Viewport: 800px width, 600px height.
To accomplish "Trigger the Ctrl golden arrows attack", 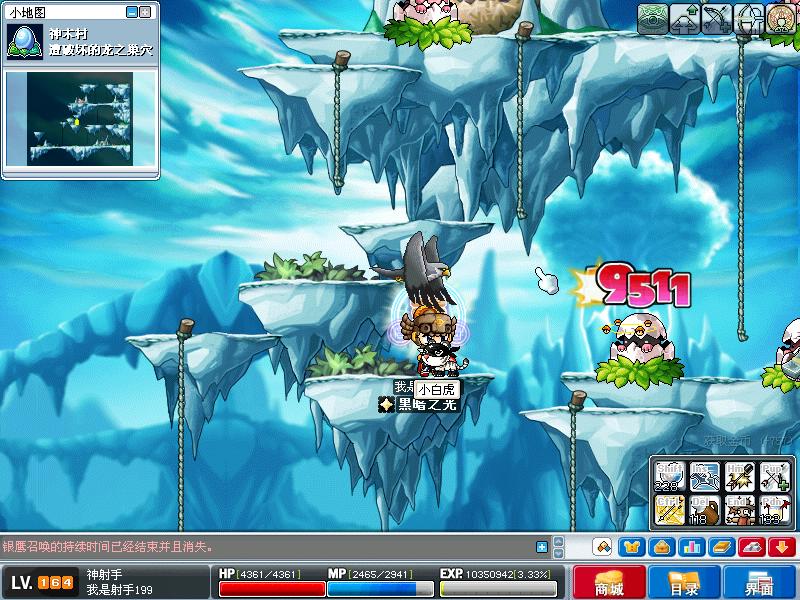I will 668,511.
